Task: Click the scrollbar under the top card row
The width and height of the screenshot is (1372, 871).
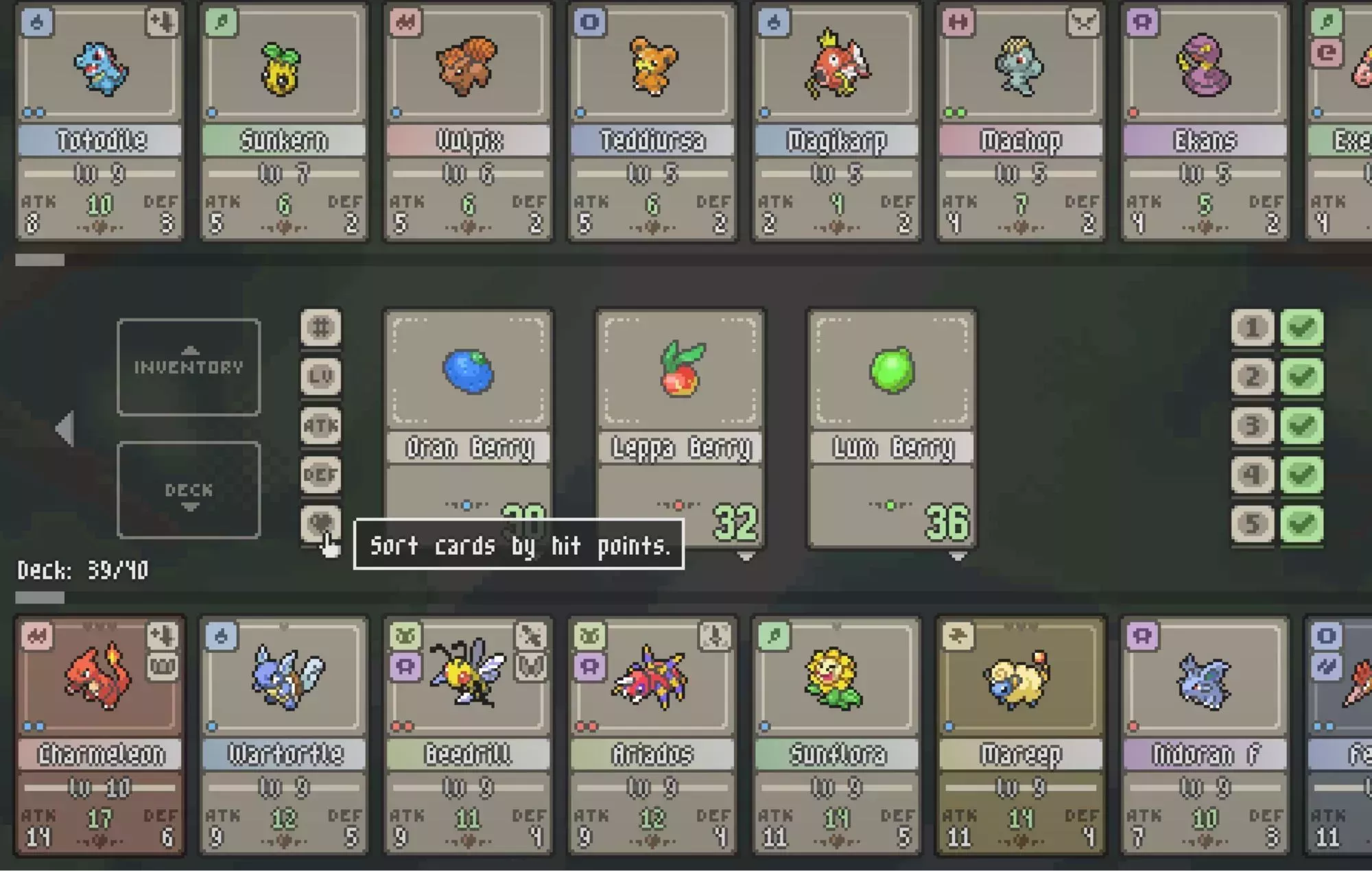Action: coord(41,259)
